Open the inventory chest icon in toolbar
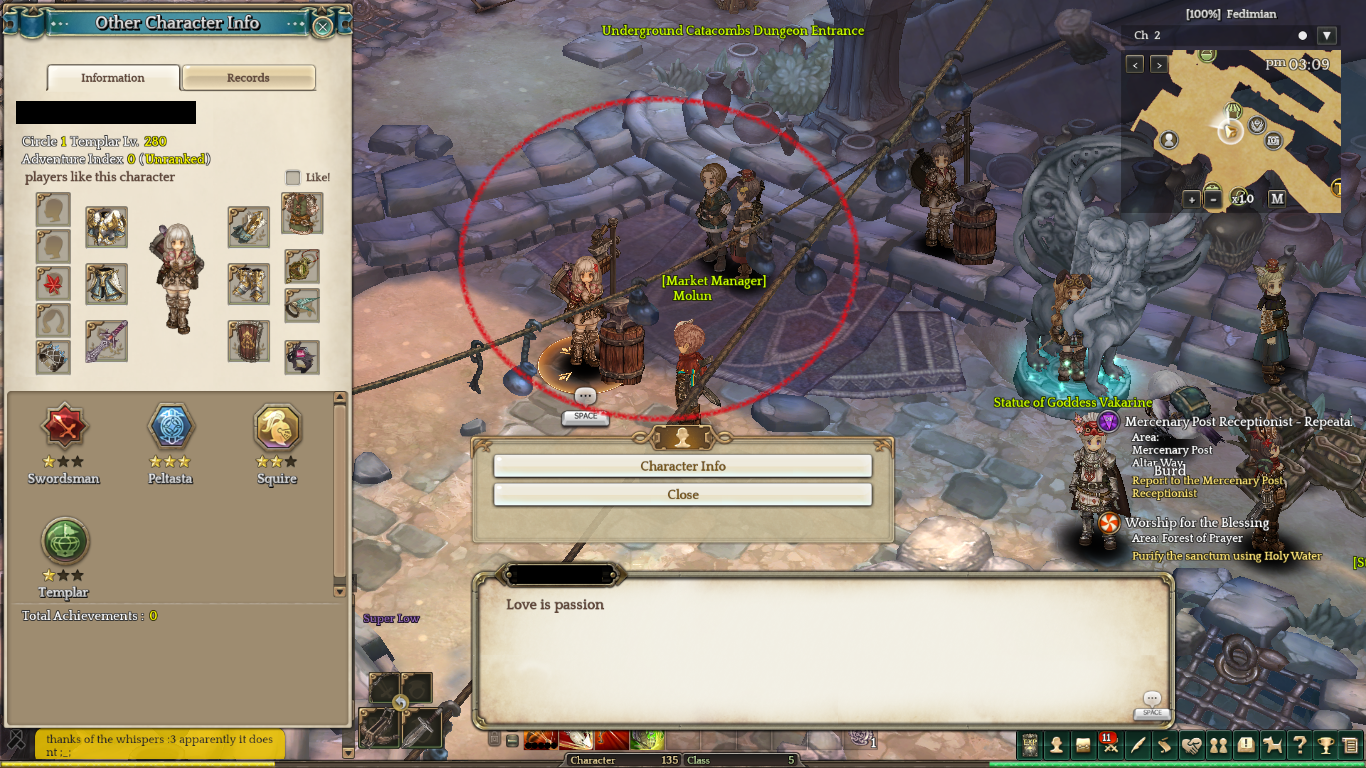Image resolution: width=1366 pixels, height=768 pixels. pyautogui.click(x=1083, y=745)
